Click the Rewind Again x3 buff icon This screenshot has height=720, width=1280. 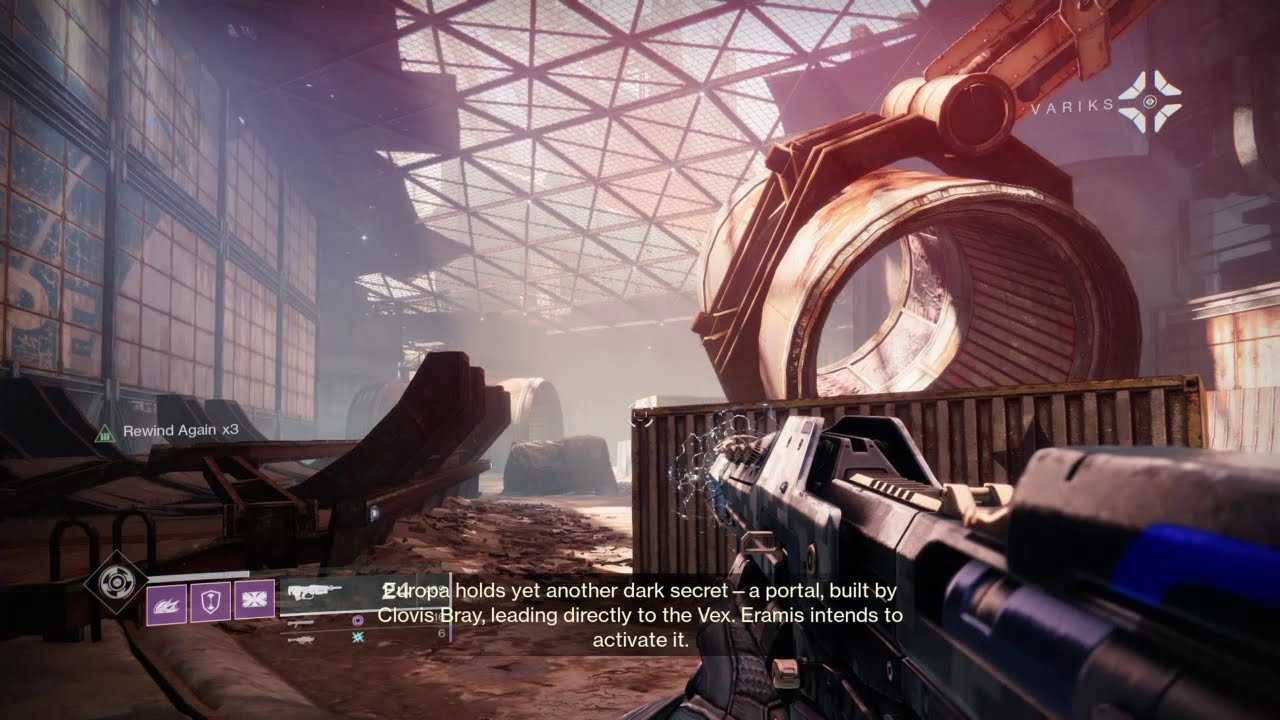click(x=104, y=432)
